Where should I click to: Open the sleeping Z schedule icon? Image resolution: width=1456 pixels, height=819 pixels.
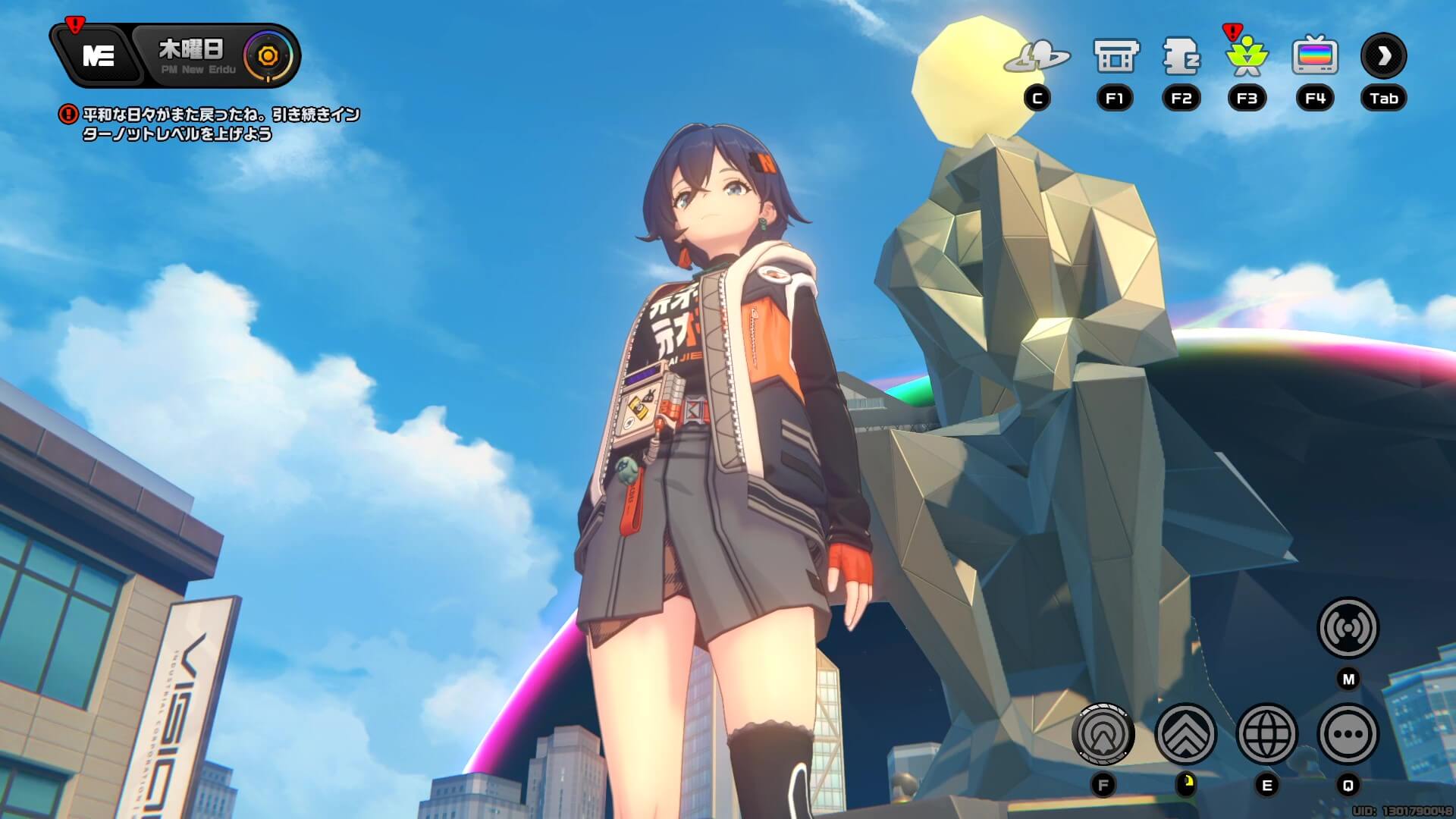click(1181, 57)
